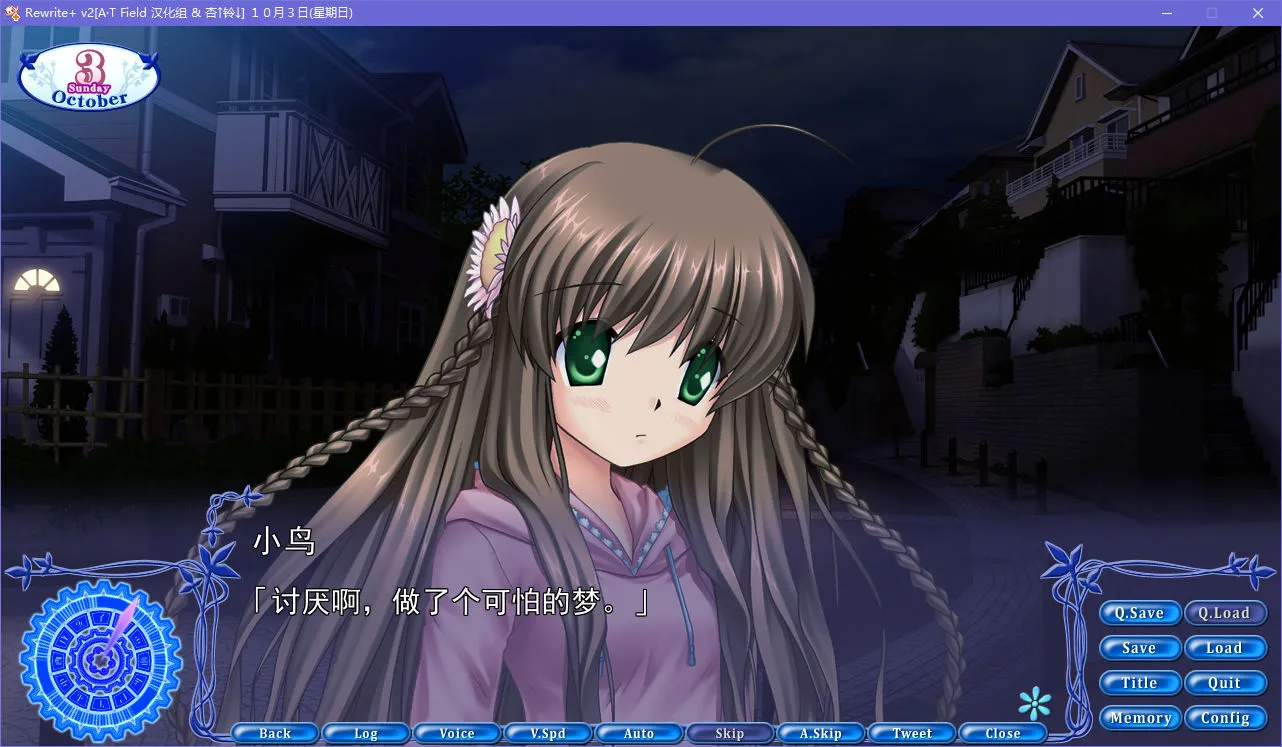Share via the Tweet button
The height and width of the screenshot is (747, 1282).
[x=911, y=732]
